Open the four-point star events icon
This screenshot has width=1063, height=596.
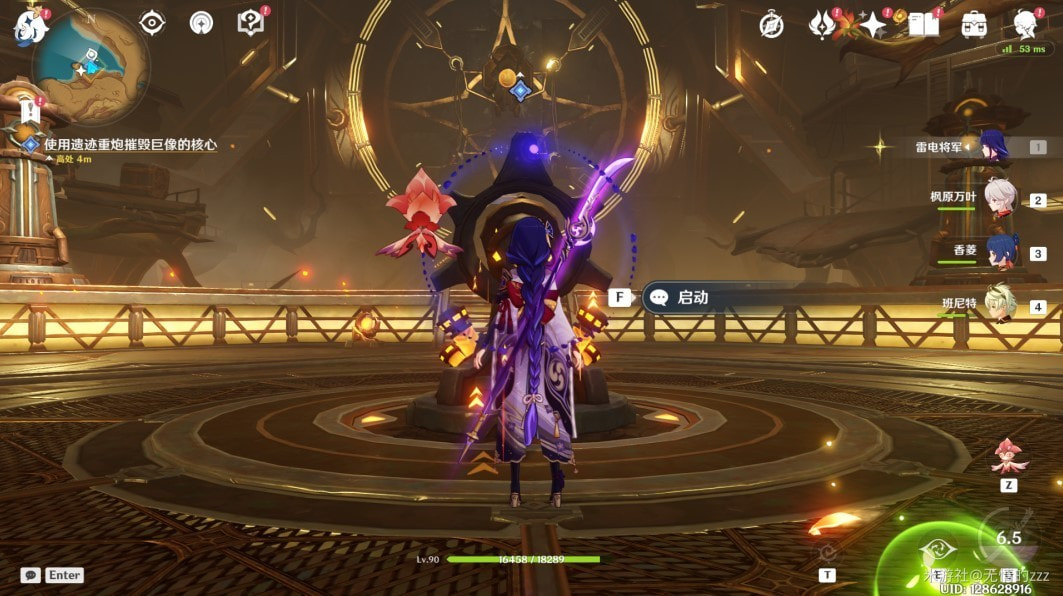(873, 25)
